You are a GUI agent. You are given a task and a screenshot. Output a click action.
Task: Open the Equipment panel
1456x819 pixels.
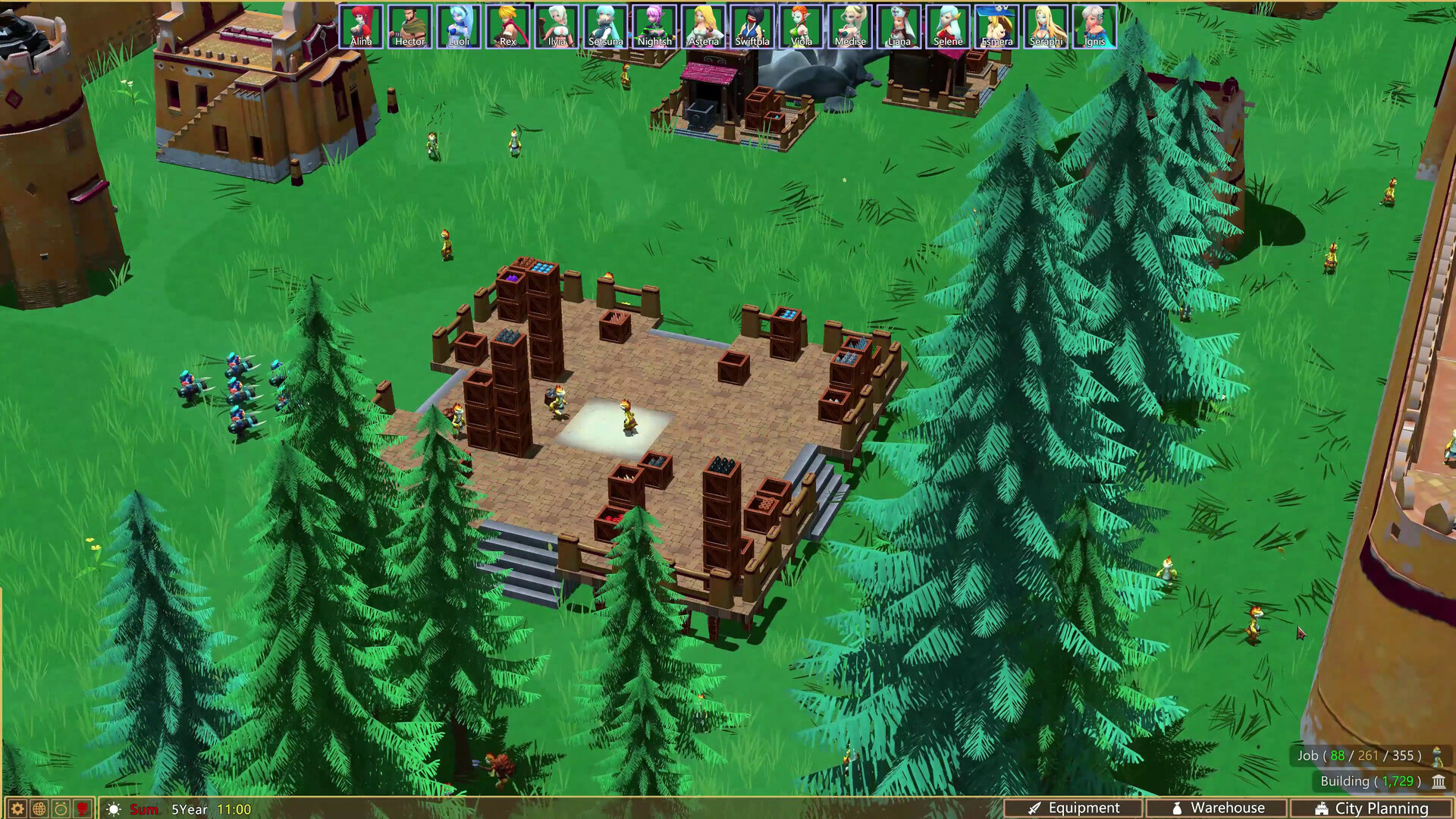coord(1084,808)
